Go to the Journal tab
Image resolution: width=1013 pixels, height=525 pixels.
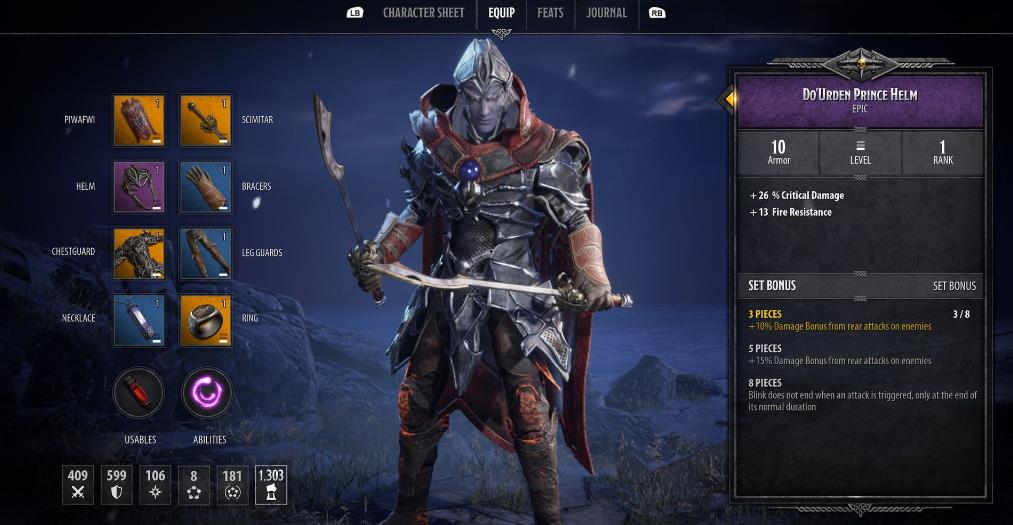607,13
